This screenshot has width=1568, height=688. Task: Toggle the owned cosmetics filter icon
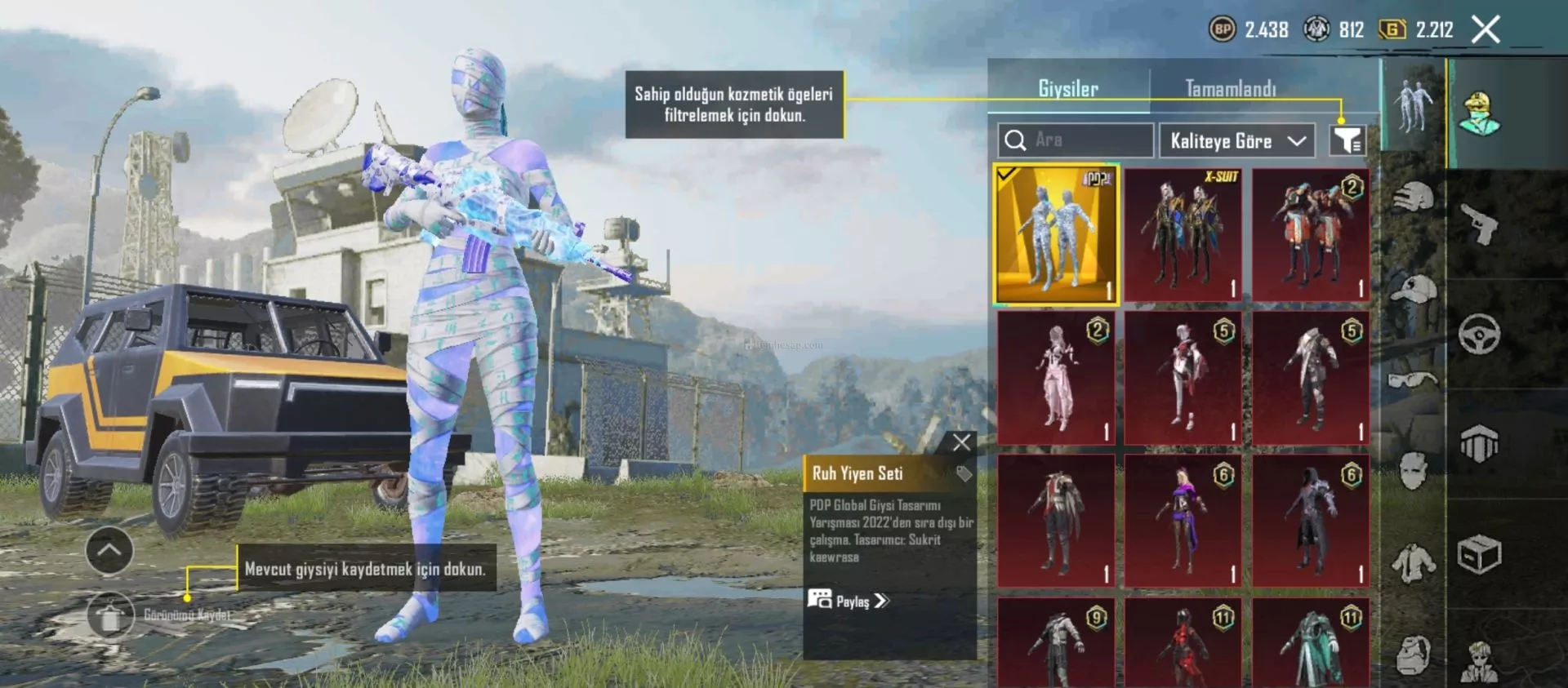pos(1347,140)
